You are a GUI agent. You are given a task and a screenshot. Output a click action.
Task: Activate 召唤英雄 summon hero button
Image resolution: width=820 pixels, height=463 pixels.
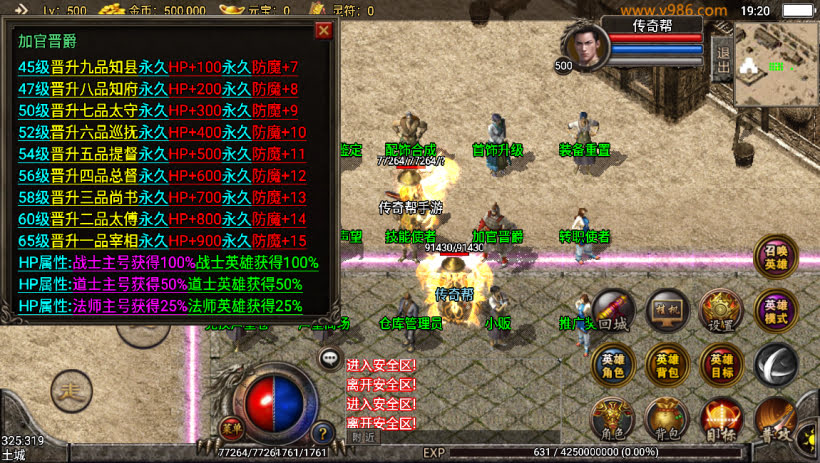(776, 256)
